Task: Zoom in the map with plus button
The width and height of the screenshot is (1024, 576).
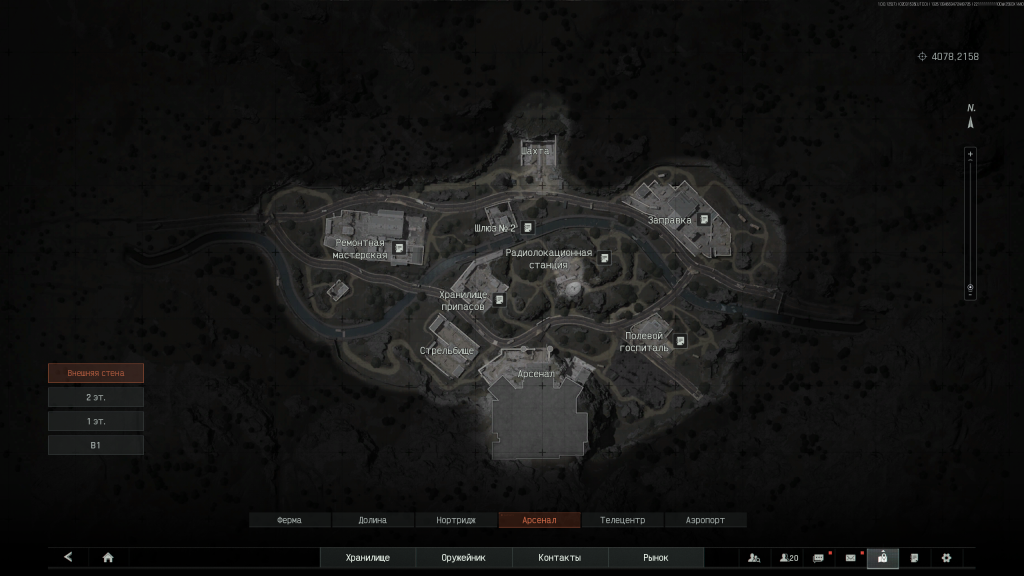Action: click(x=970, y=154)
